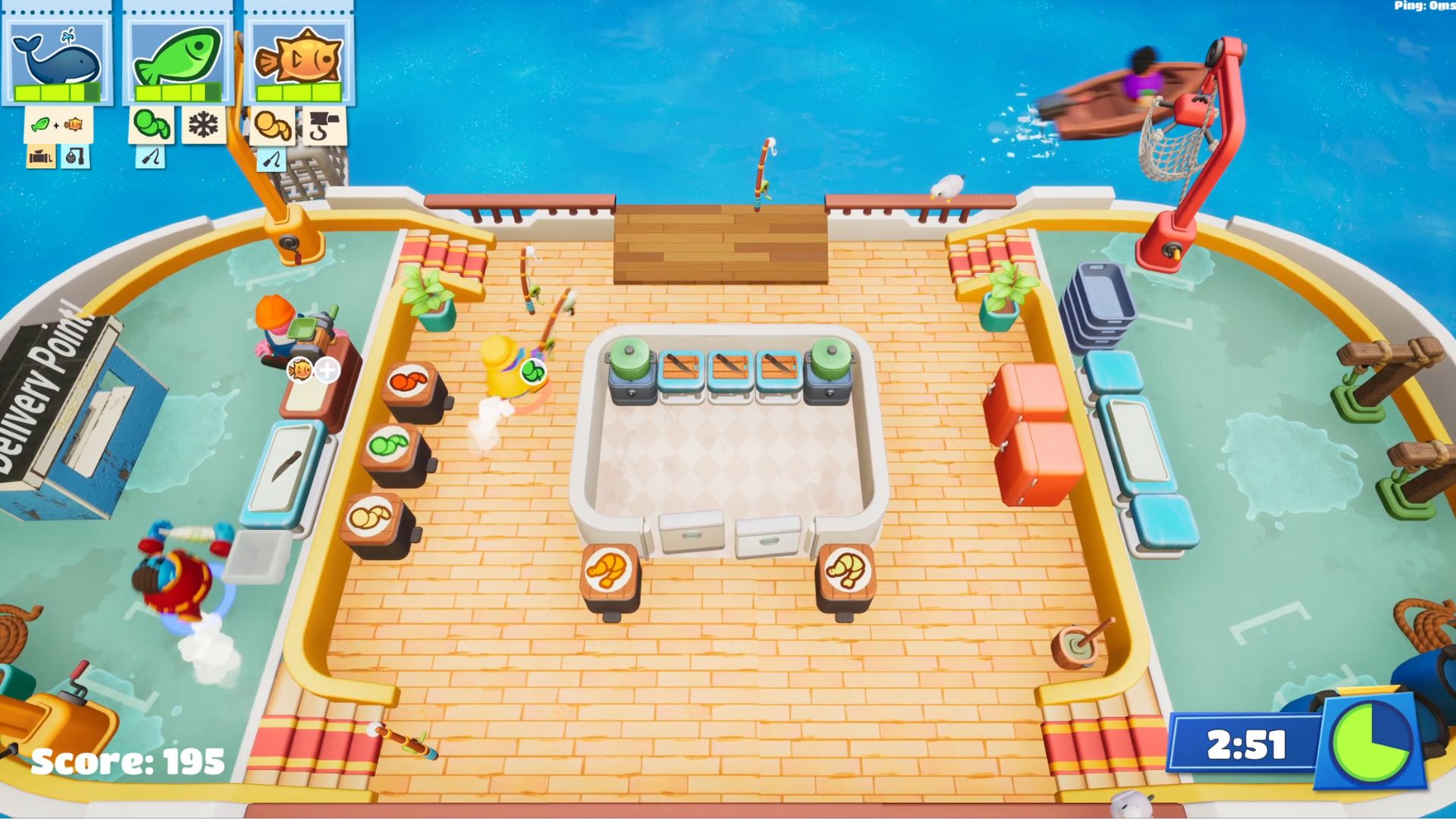Expand the fish-plus-pufferfish recipe row on the whale order
The image size is (1456, 819).
[57, 125]
